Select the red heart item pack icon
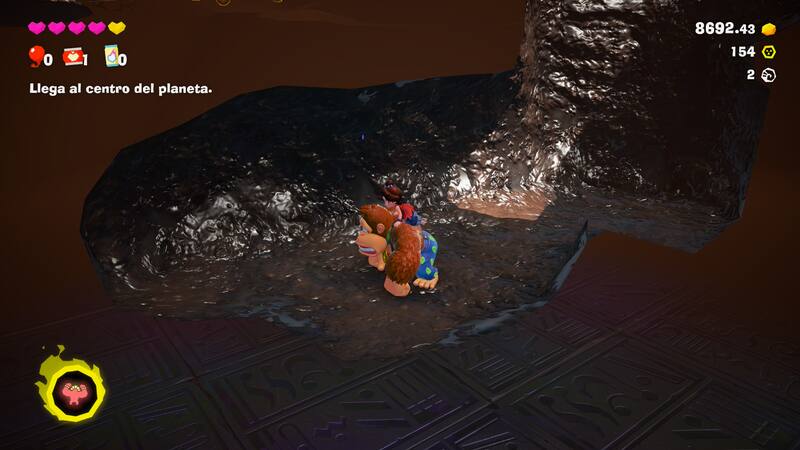800x450 pixels. pos(72,57)
